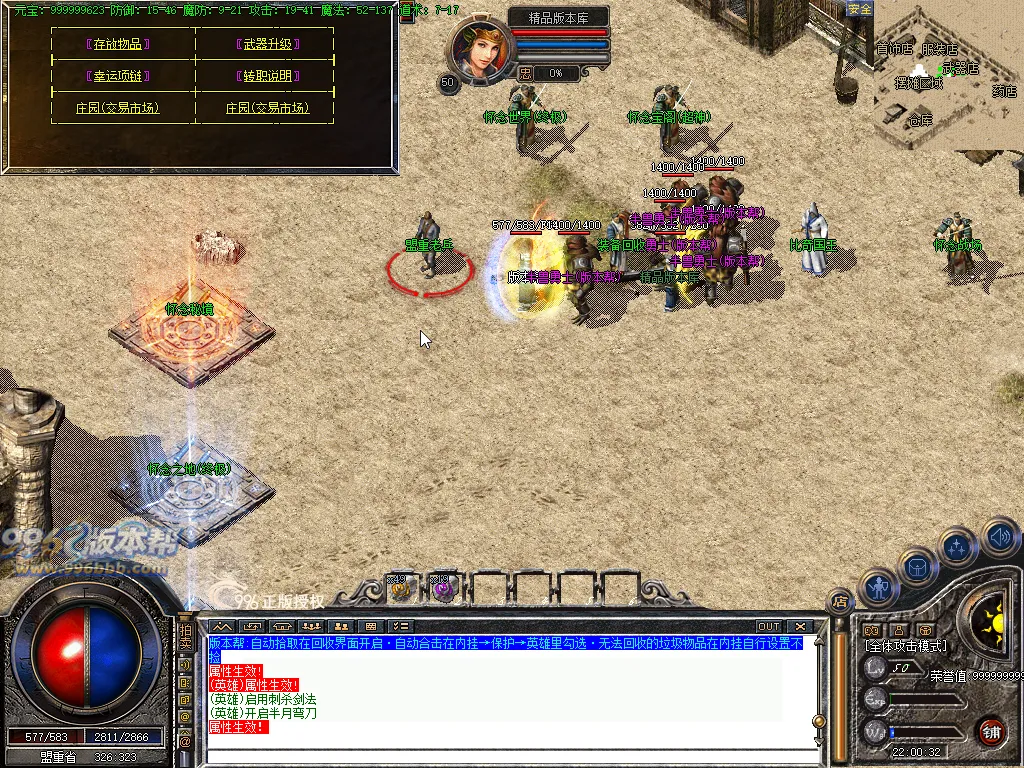
Task: Open the character status humanoid icon
Action: tap(880, 588)
